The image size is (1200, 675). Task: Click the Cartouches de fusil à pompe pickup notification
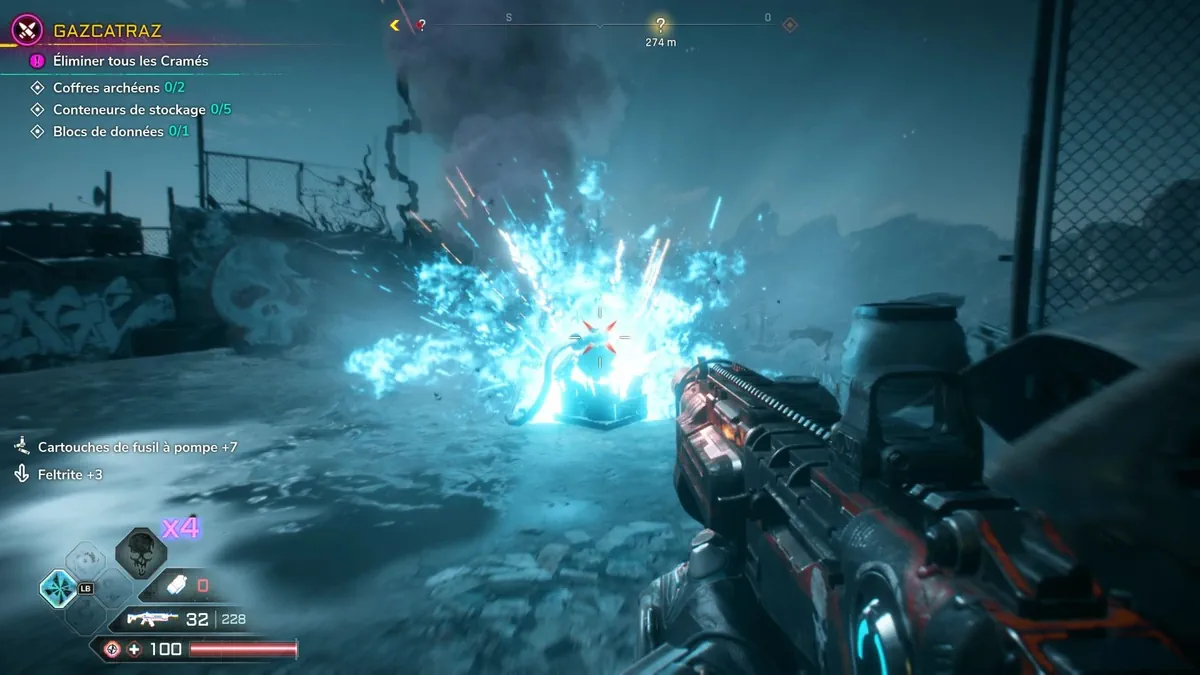[x=137, y=447]
